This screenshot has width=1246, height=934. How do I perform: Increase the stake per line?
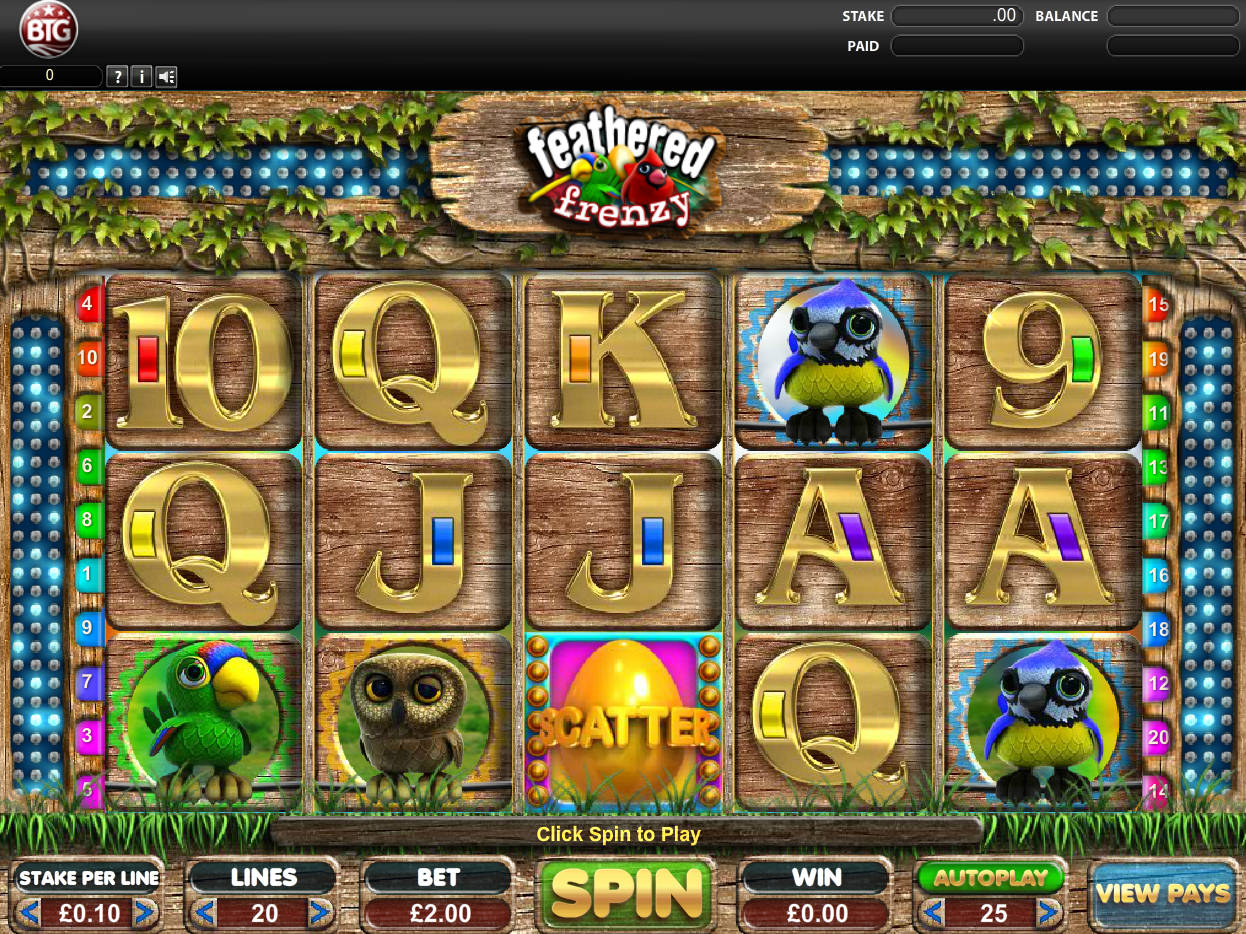point(146,912)
